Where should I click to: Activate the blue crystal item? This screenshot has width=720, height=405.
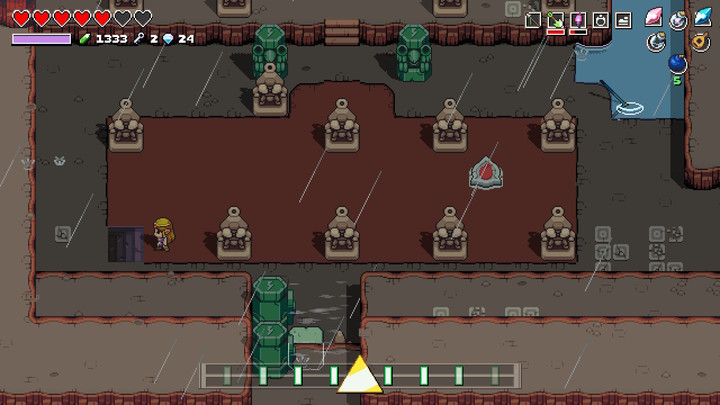pos(703,18)
